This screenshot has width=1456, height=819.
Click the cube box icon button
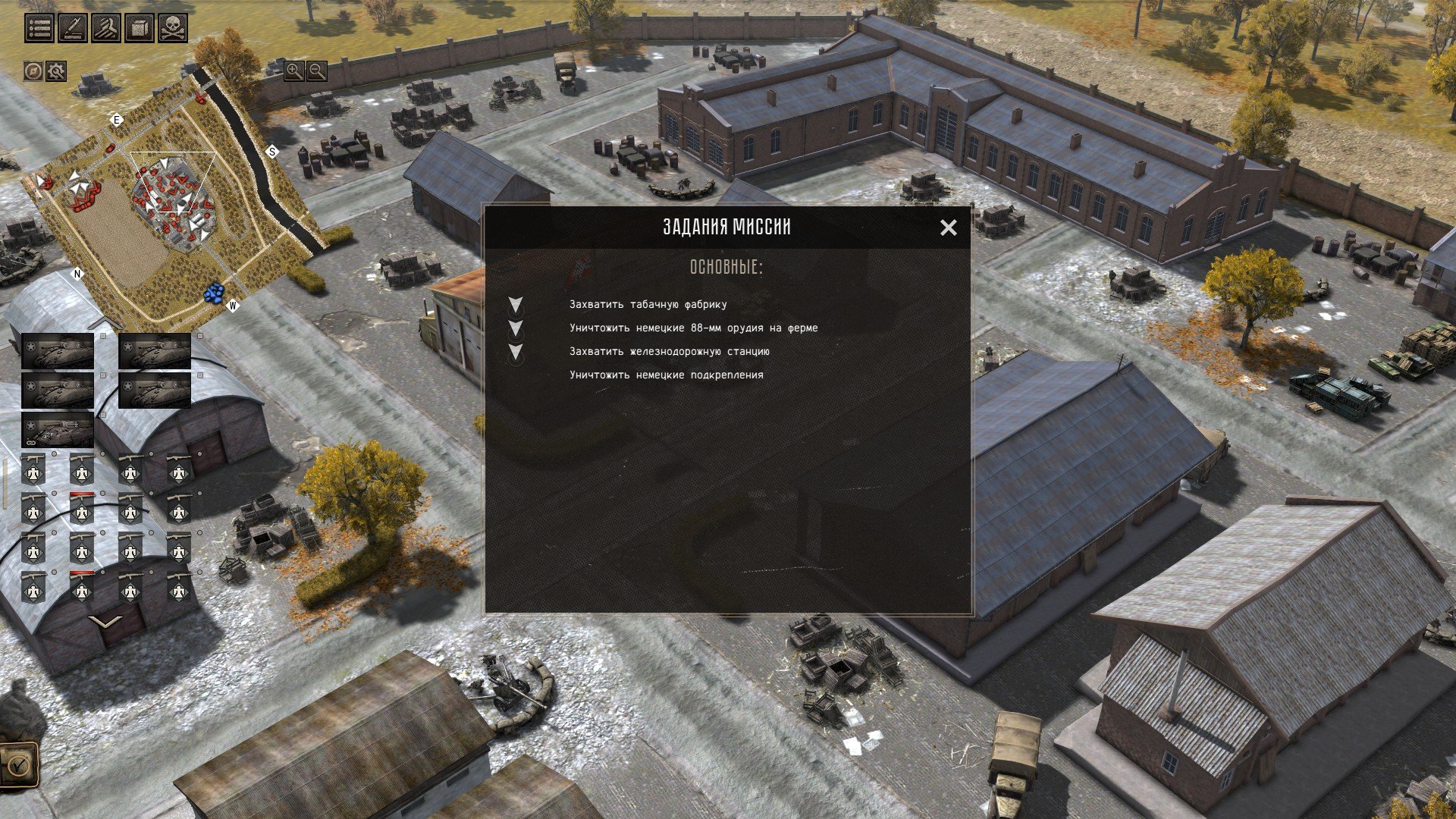pos(139,29)
